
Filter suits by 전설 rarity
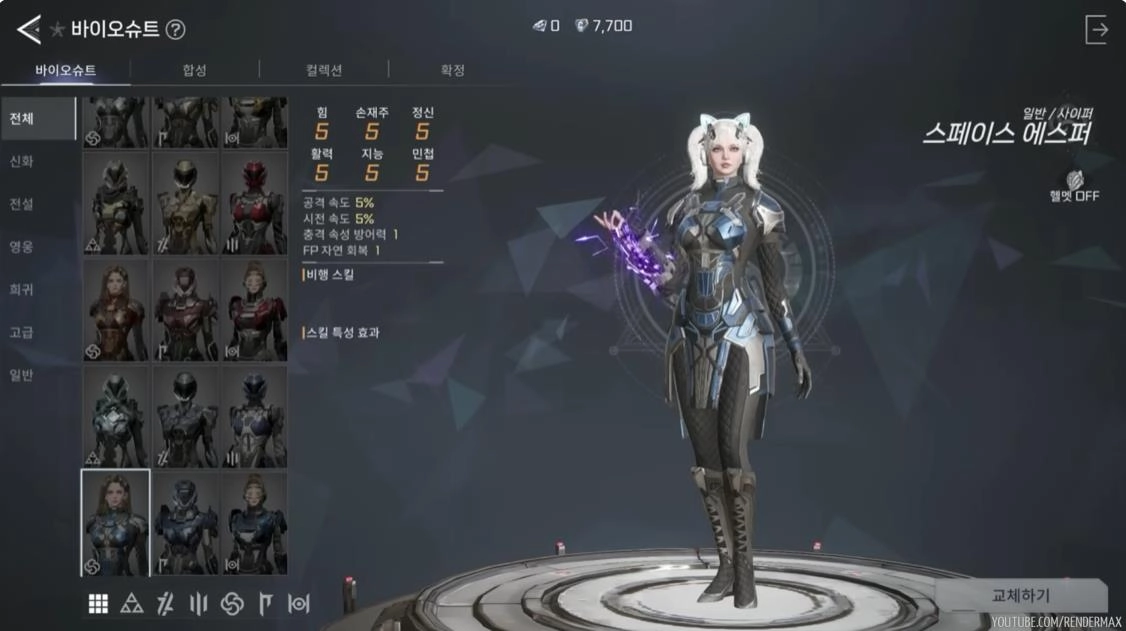22,204
